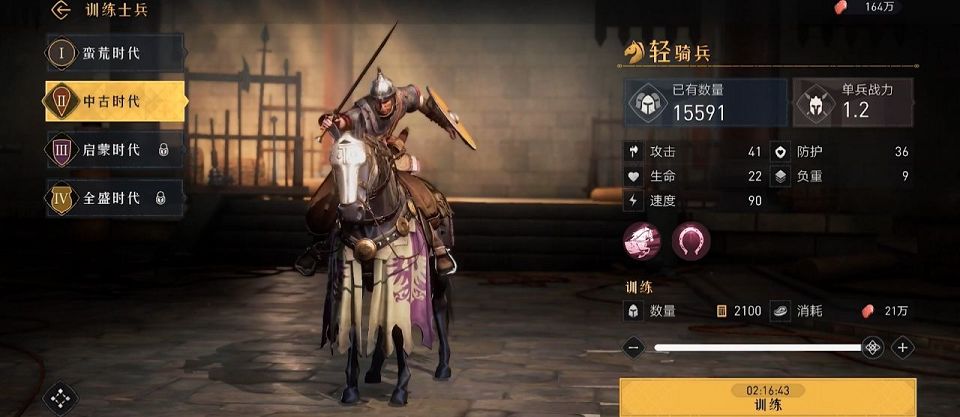Screen dimensions: 960x417
Task: Open the locked 全盛时代 era tab
Action: pyautogui.click(x=114, y=198)
